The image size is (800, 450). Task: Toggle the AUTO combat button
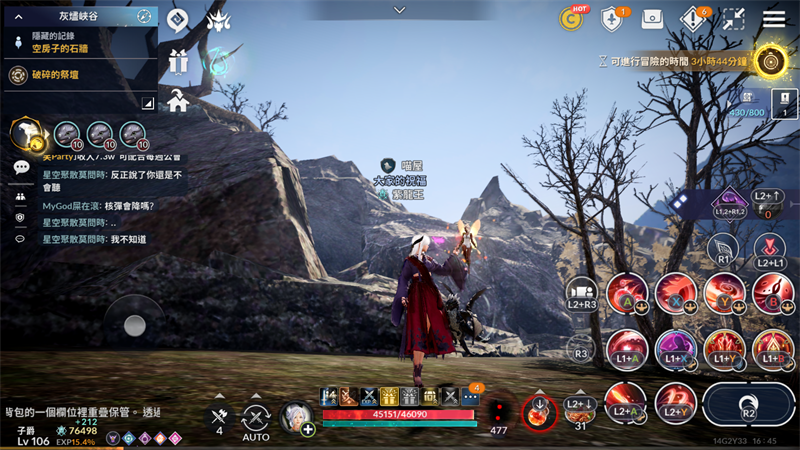256,420
